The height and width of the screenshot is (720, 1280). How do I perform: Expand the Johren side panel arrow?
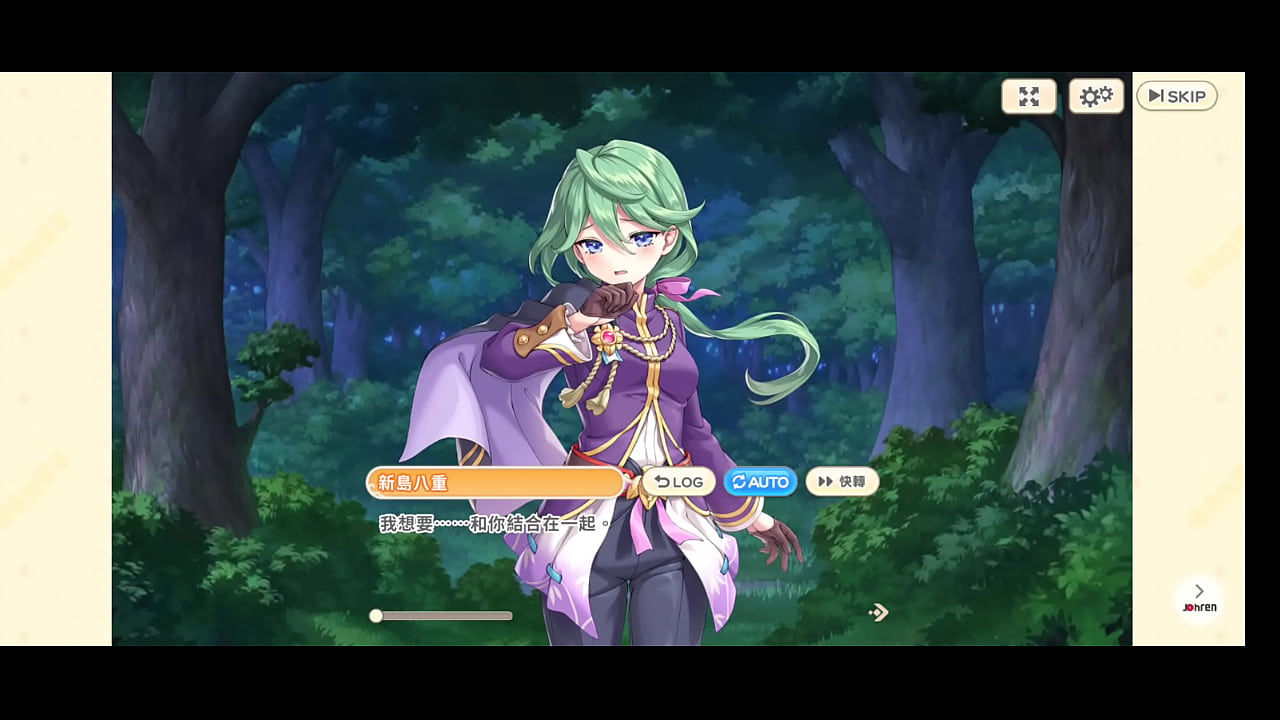coord(1199,592)
